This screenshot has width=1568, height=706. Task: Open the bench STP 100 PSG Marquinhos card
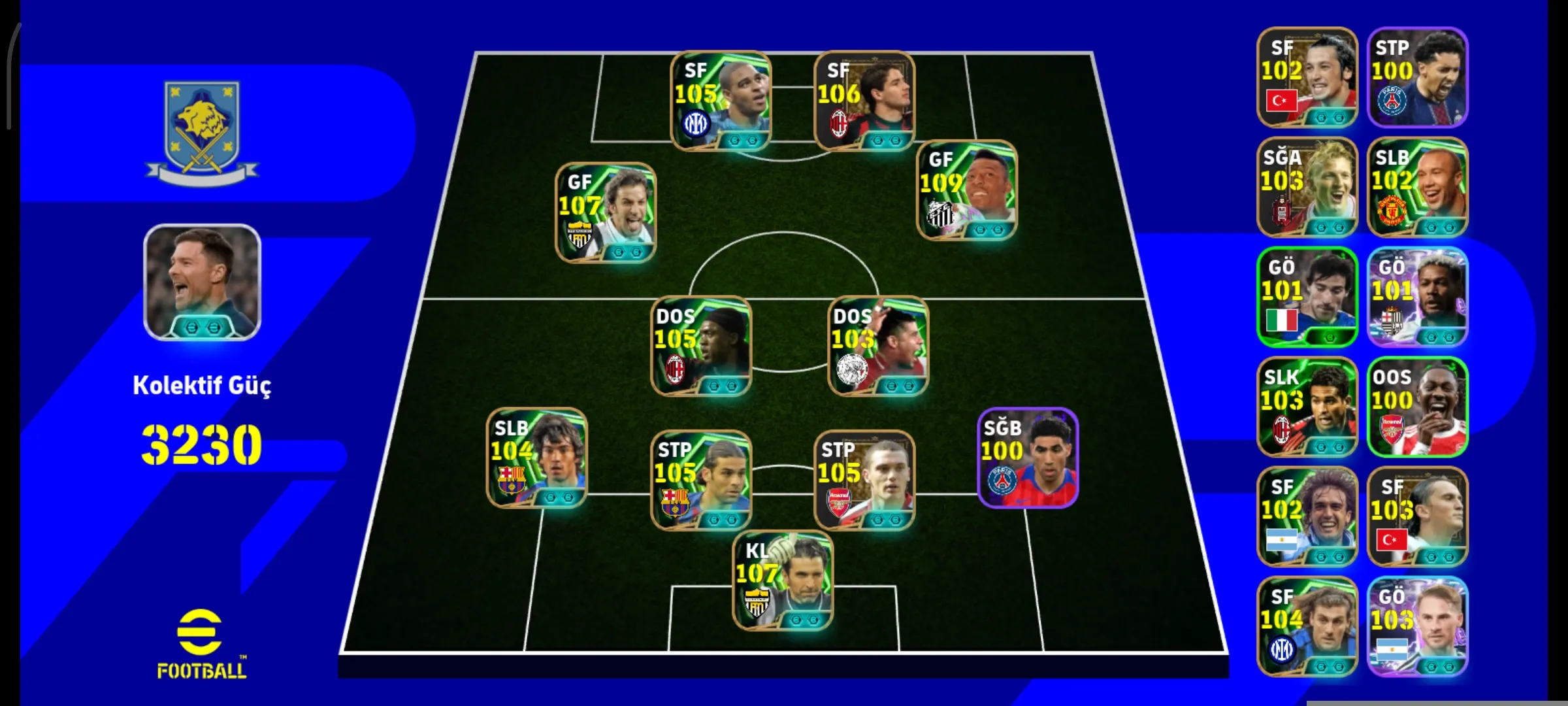[x=1416, y=77]
